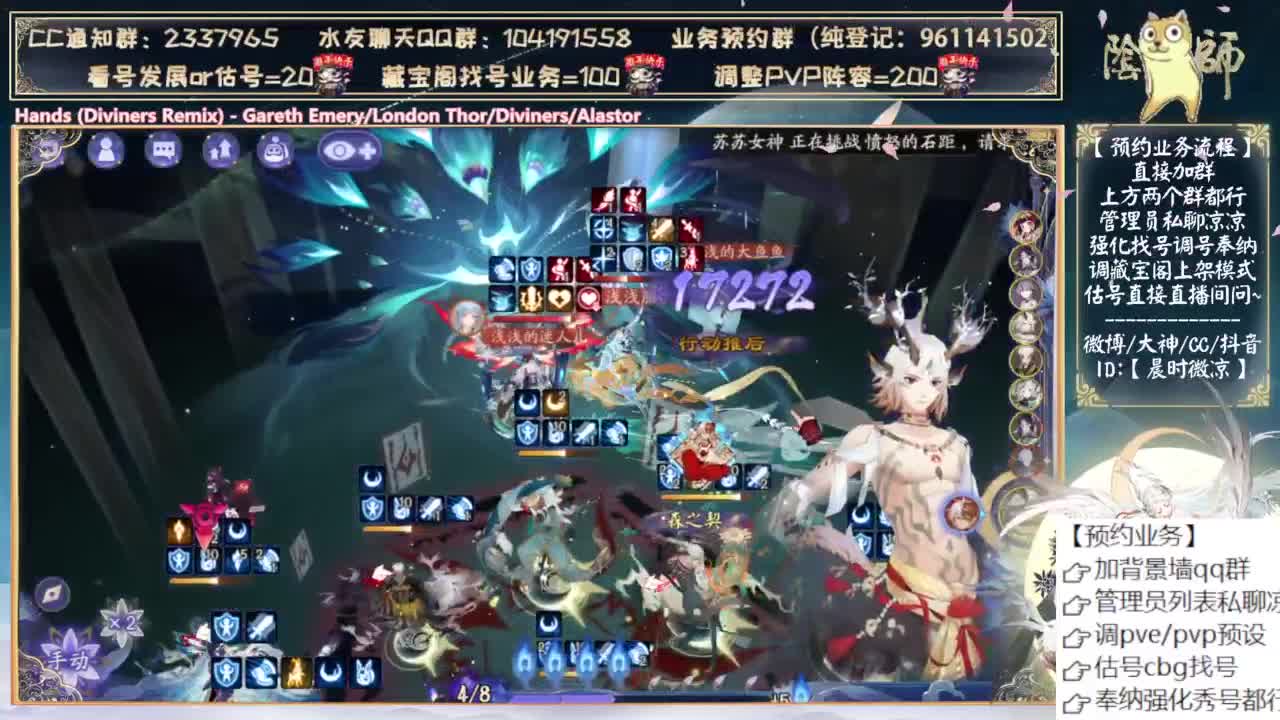The width and height of the screenshot is (1280, 720).
Task: Open the chat message bubble icon
Action: (161, 149)
